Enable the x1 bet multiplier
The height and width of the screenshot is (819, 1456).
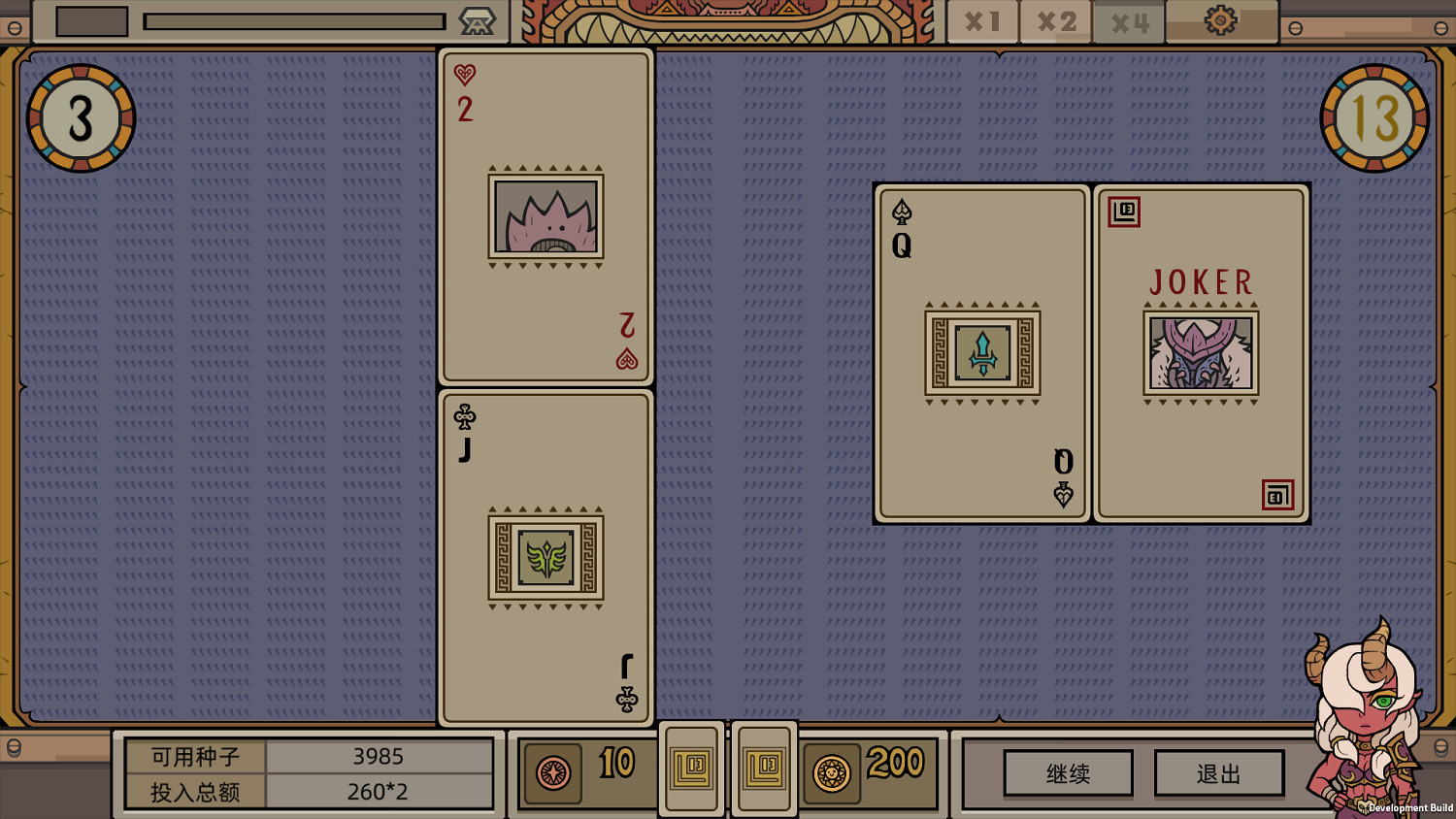pos(981,19)
